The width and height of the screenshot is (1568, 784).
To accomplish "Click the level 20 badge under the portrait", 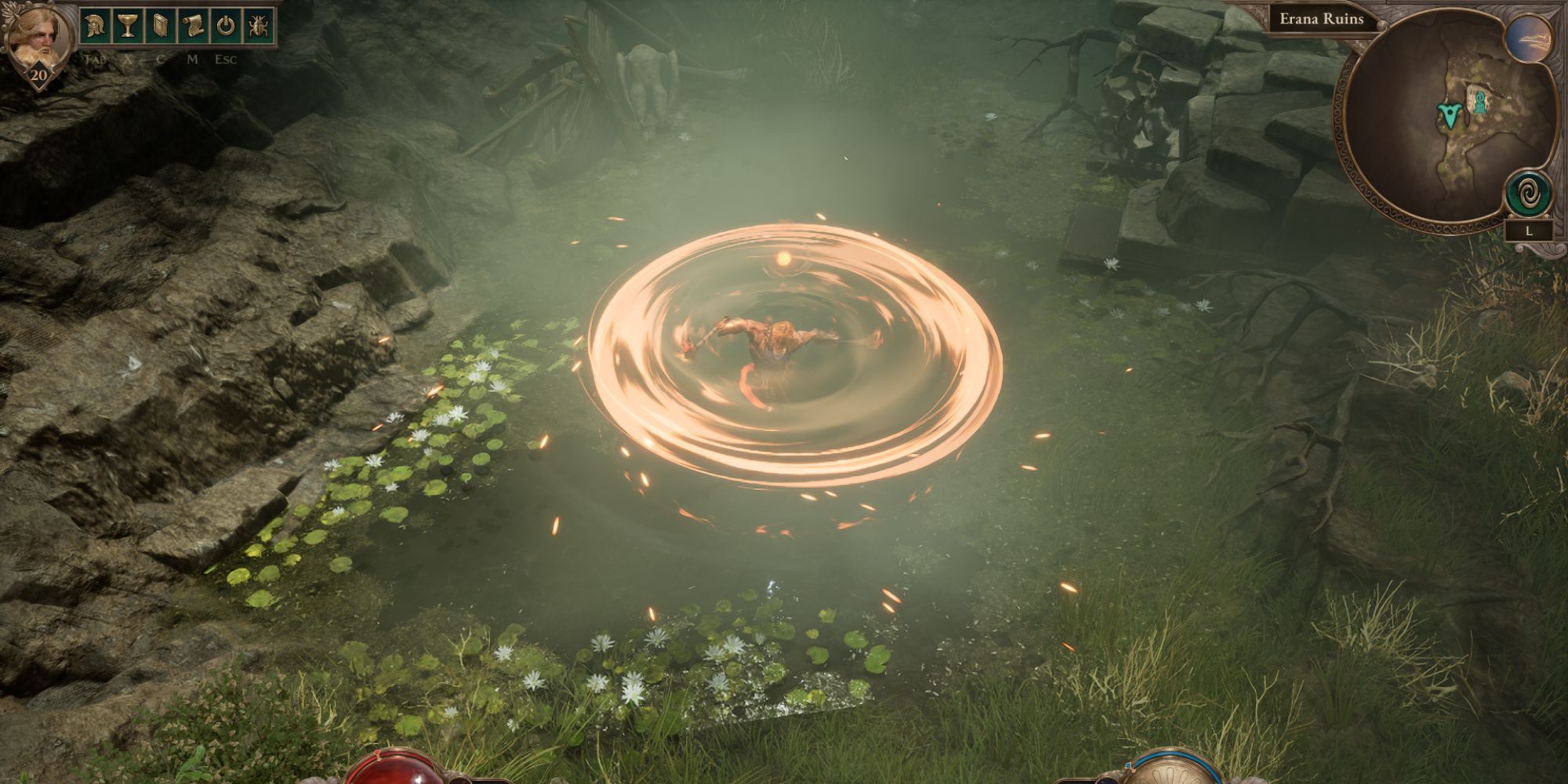I will 38,76.
